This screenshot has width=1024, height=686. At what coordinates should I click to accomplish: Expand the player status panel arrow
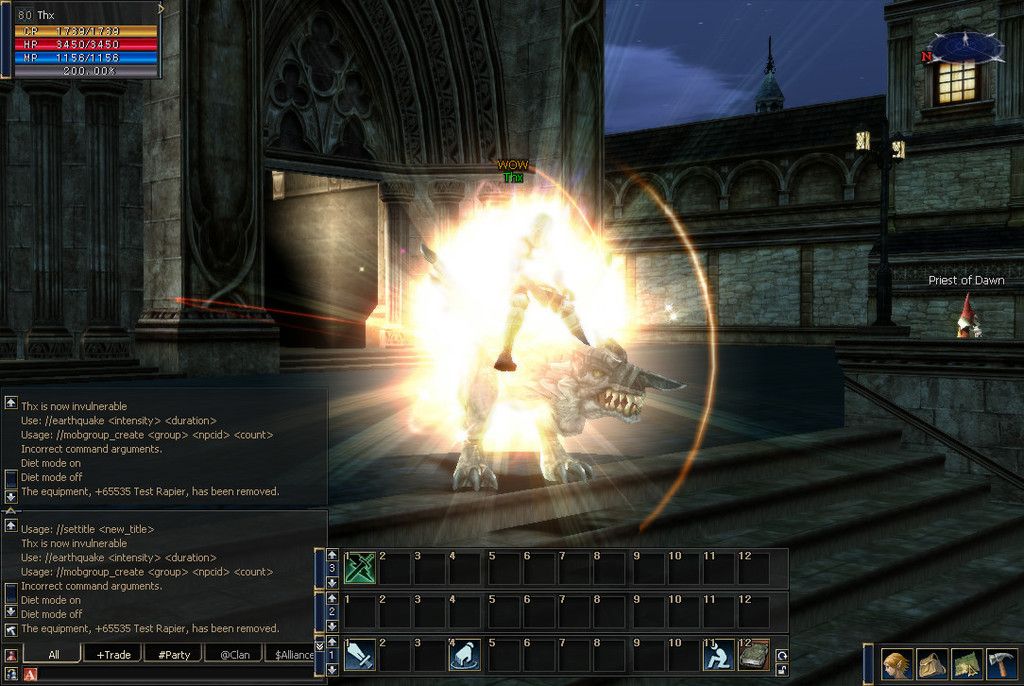click(161, 9)
